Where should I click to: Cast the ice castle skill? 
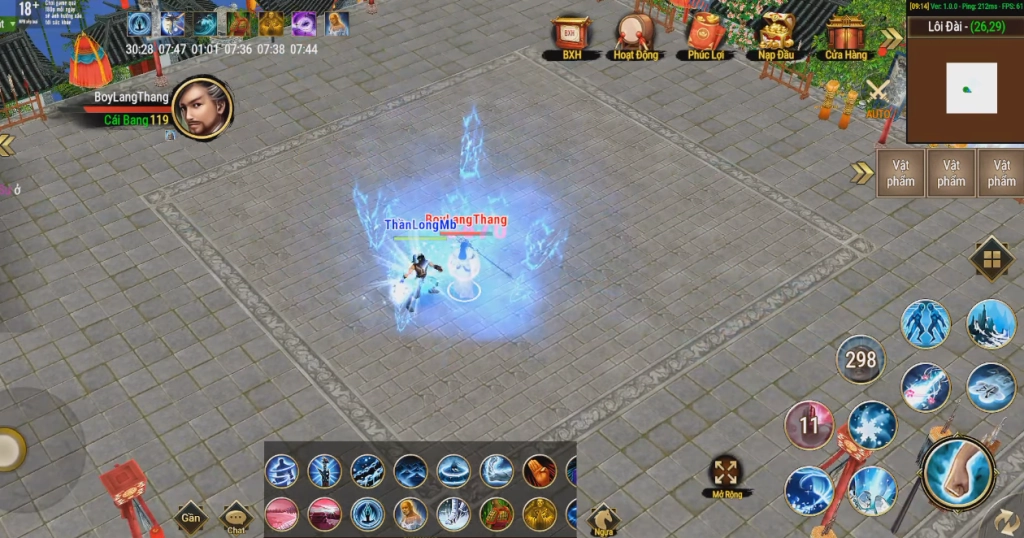click(990, 324)
